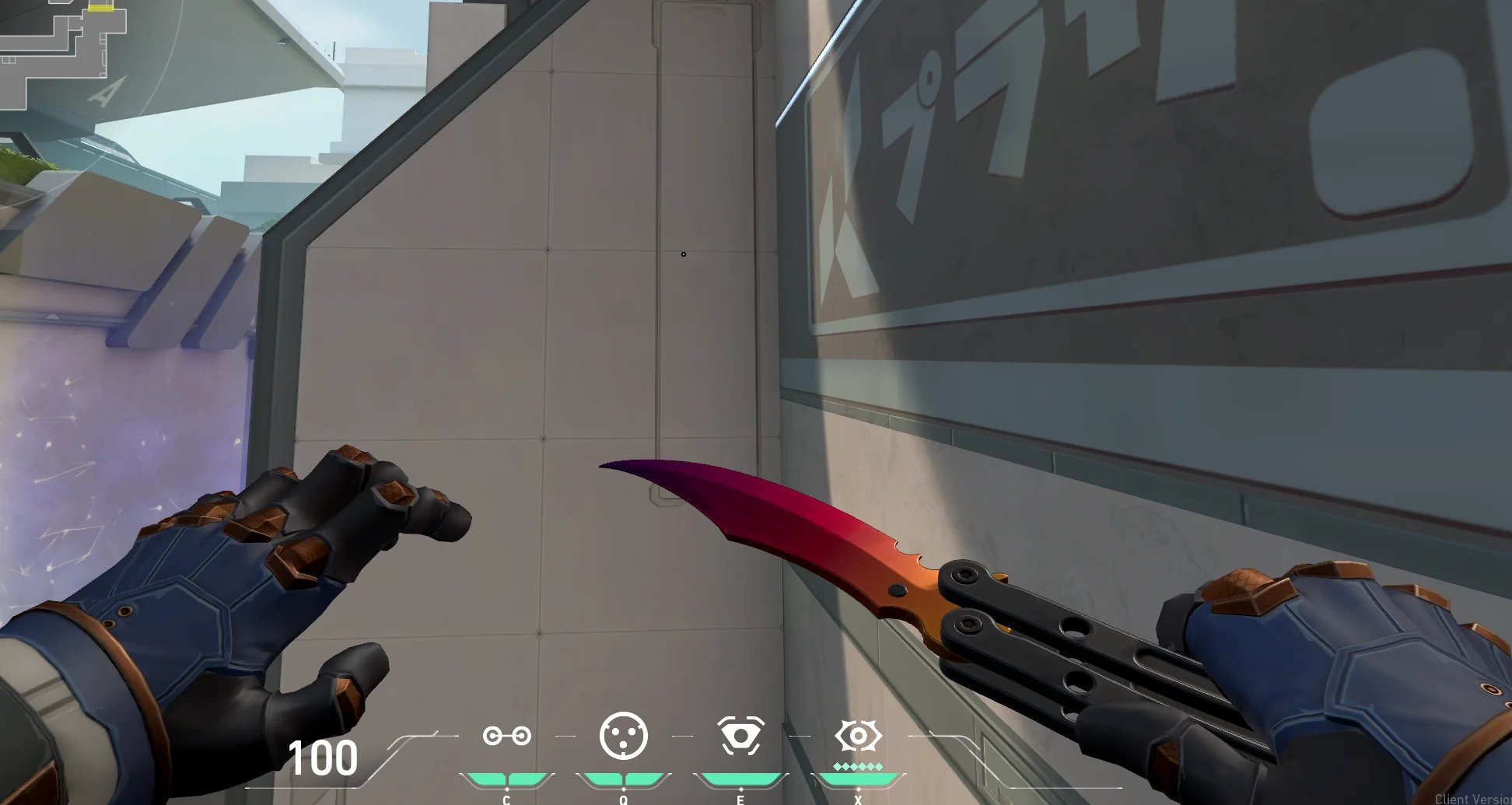Select the Trapwire ability icon
Viewport: 1512px width, 805px height.
(507, 733)
